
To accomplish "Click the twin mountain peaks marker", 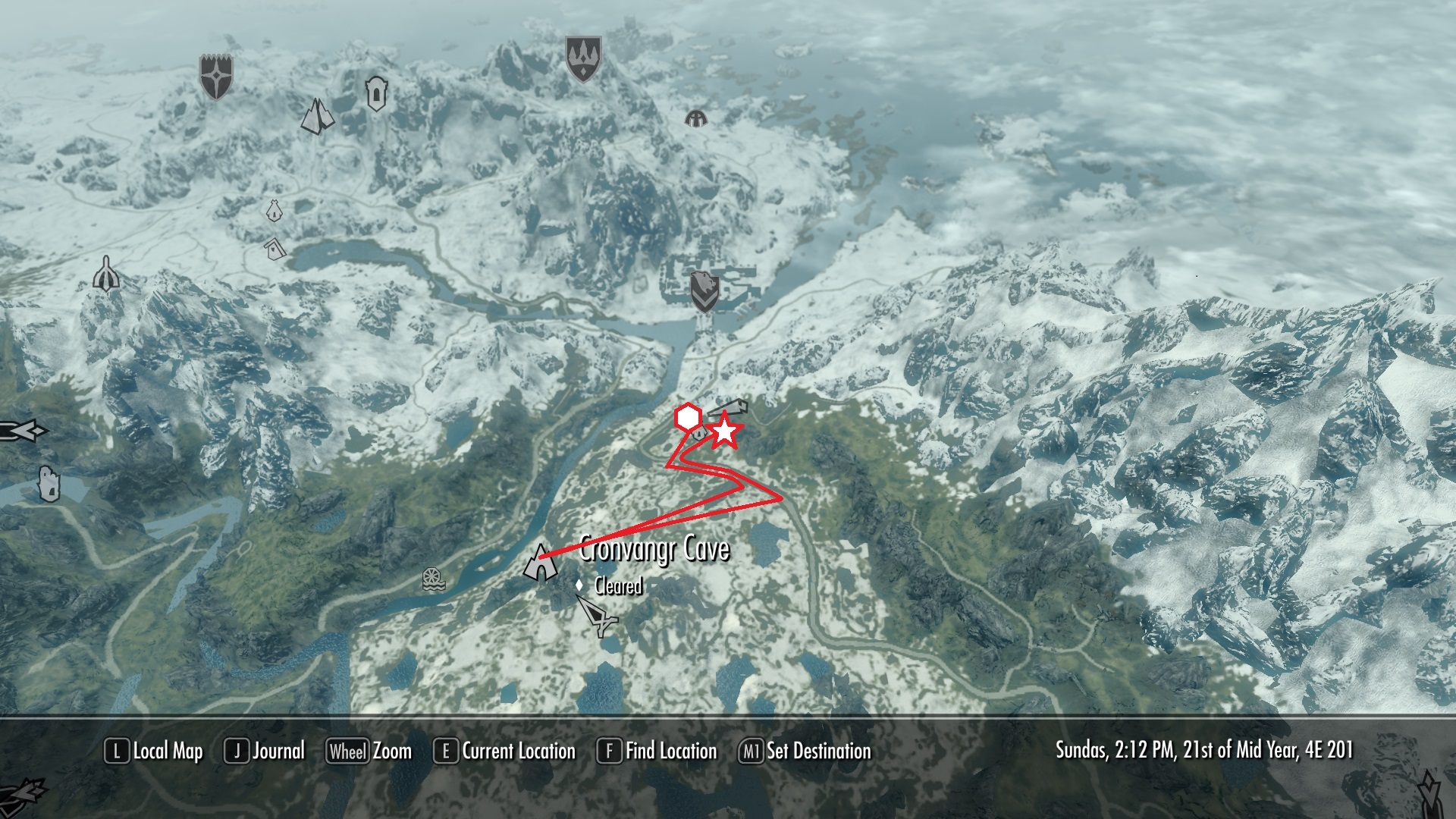I will (317, 116).
